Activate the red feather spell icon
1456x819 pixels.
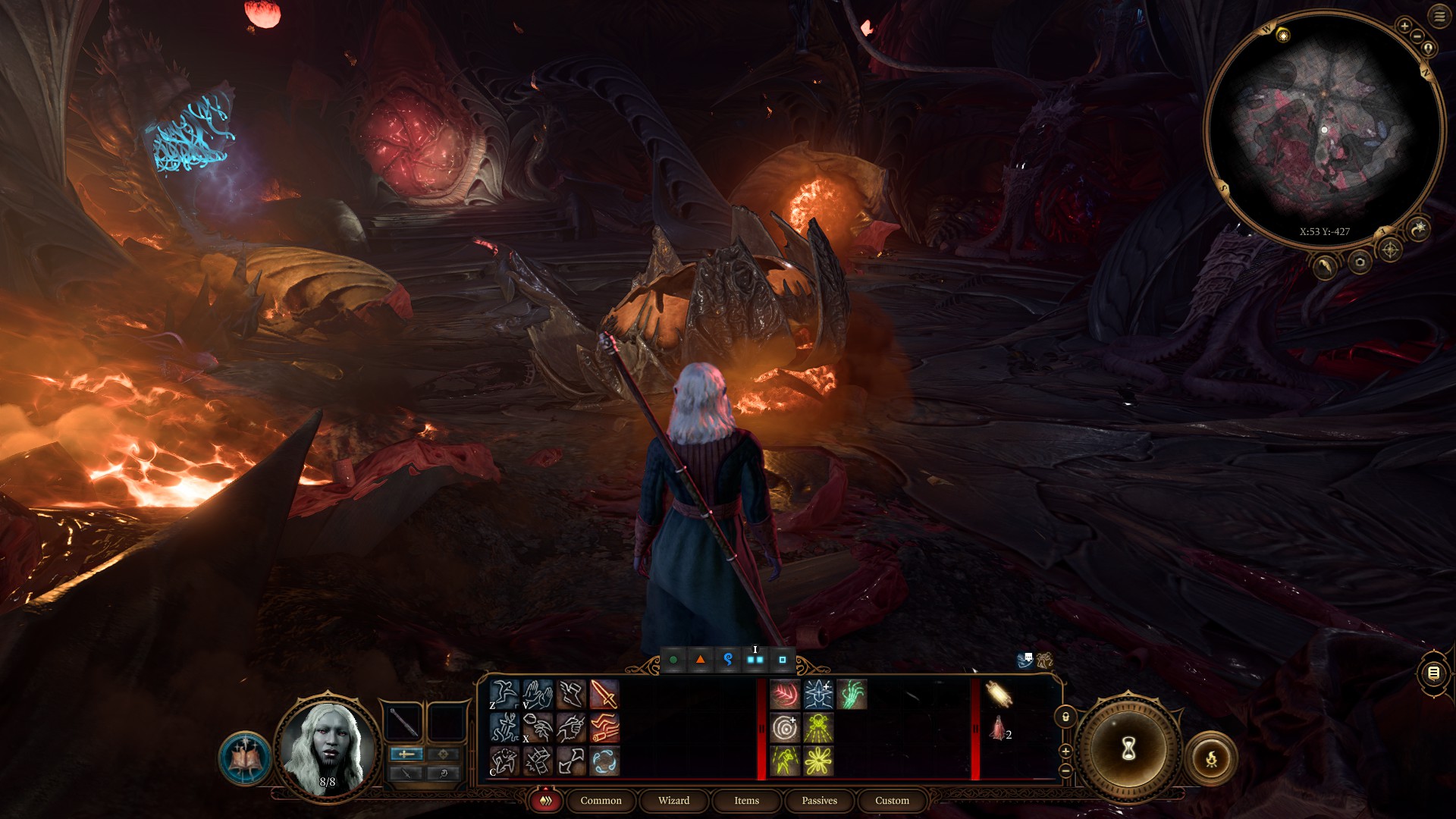coord(785,695)
